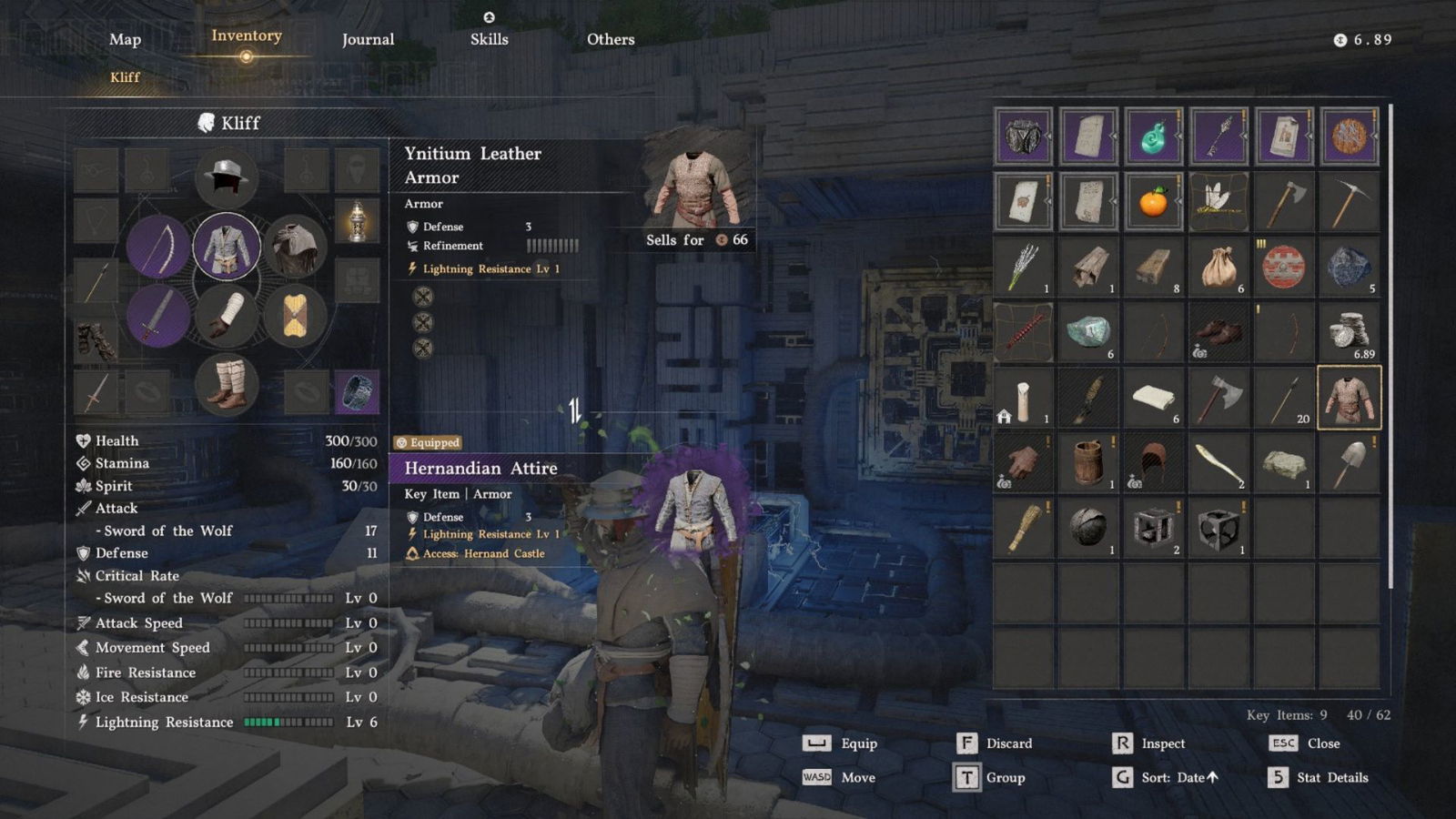This screenshot has height=819, width=1456.
Task: Select the equipped cloak slot
Action: point(294,247)
